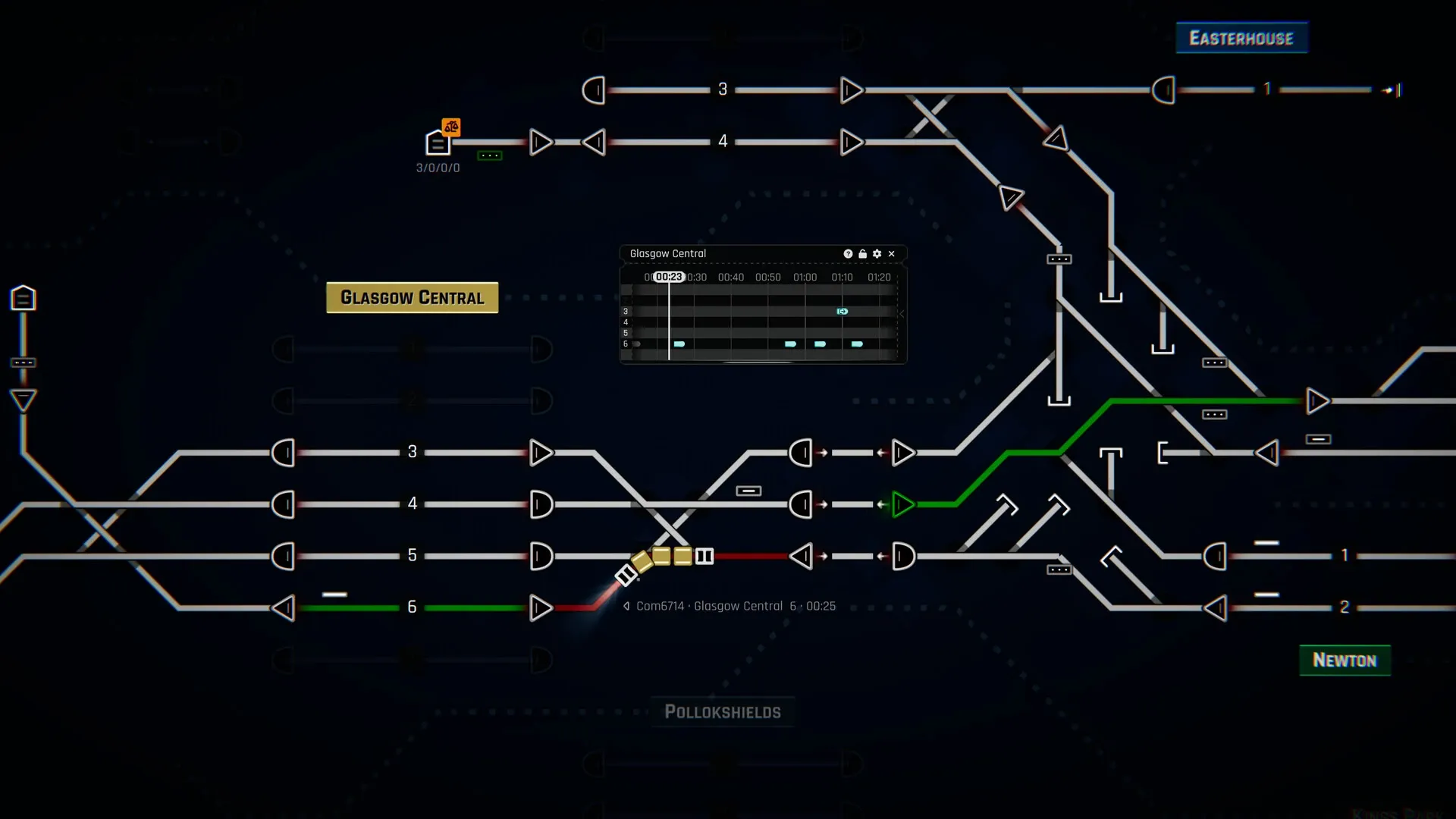This screenshot has width=1456, height=819.
Task: Click the green sensor below the station building icon
Action: (490, 155)
